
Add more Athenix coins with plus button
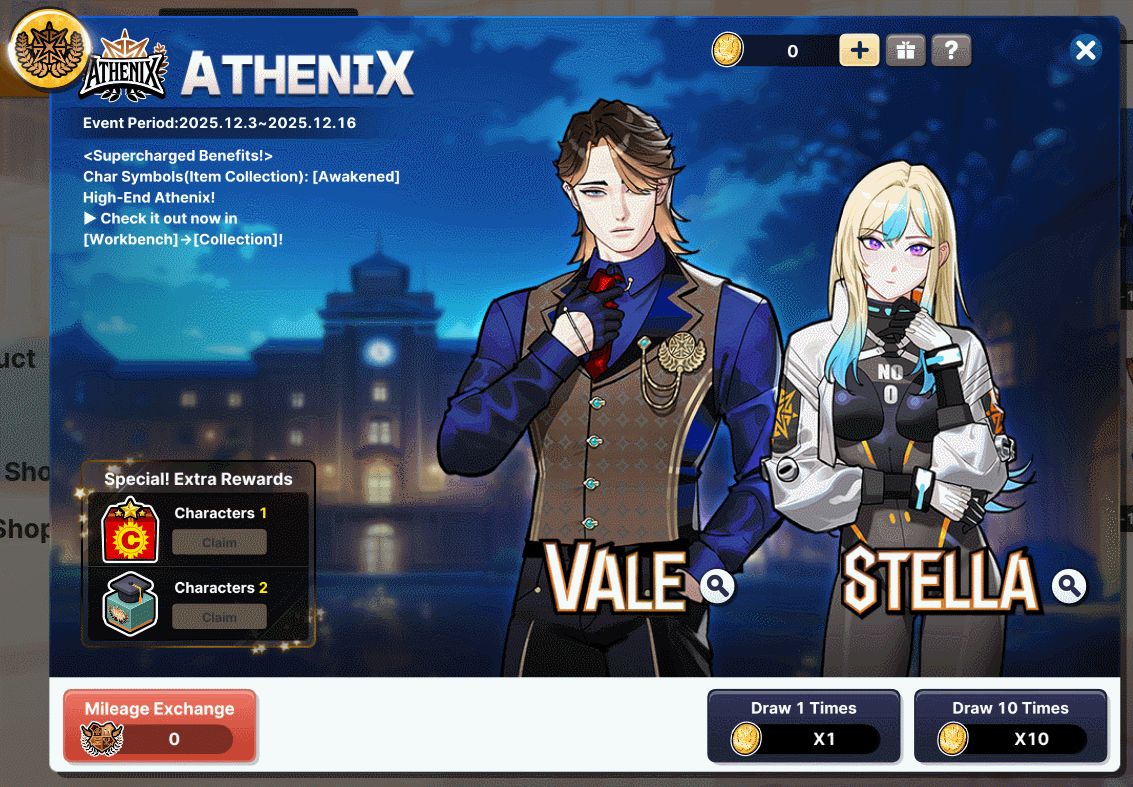(859, 50)
